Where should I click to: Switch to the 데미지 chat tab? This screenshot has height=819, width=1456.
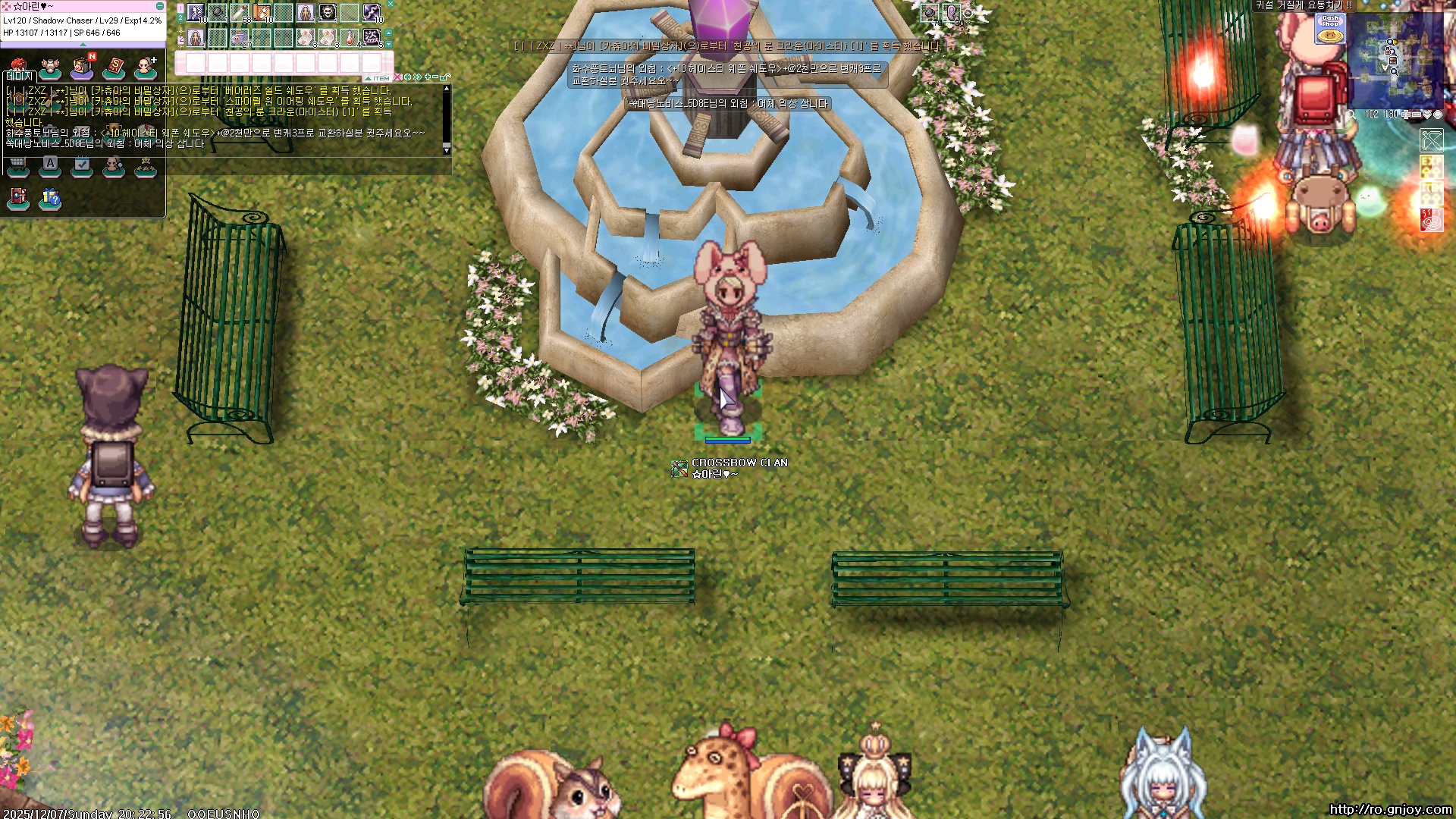[19, 76]
